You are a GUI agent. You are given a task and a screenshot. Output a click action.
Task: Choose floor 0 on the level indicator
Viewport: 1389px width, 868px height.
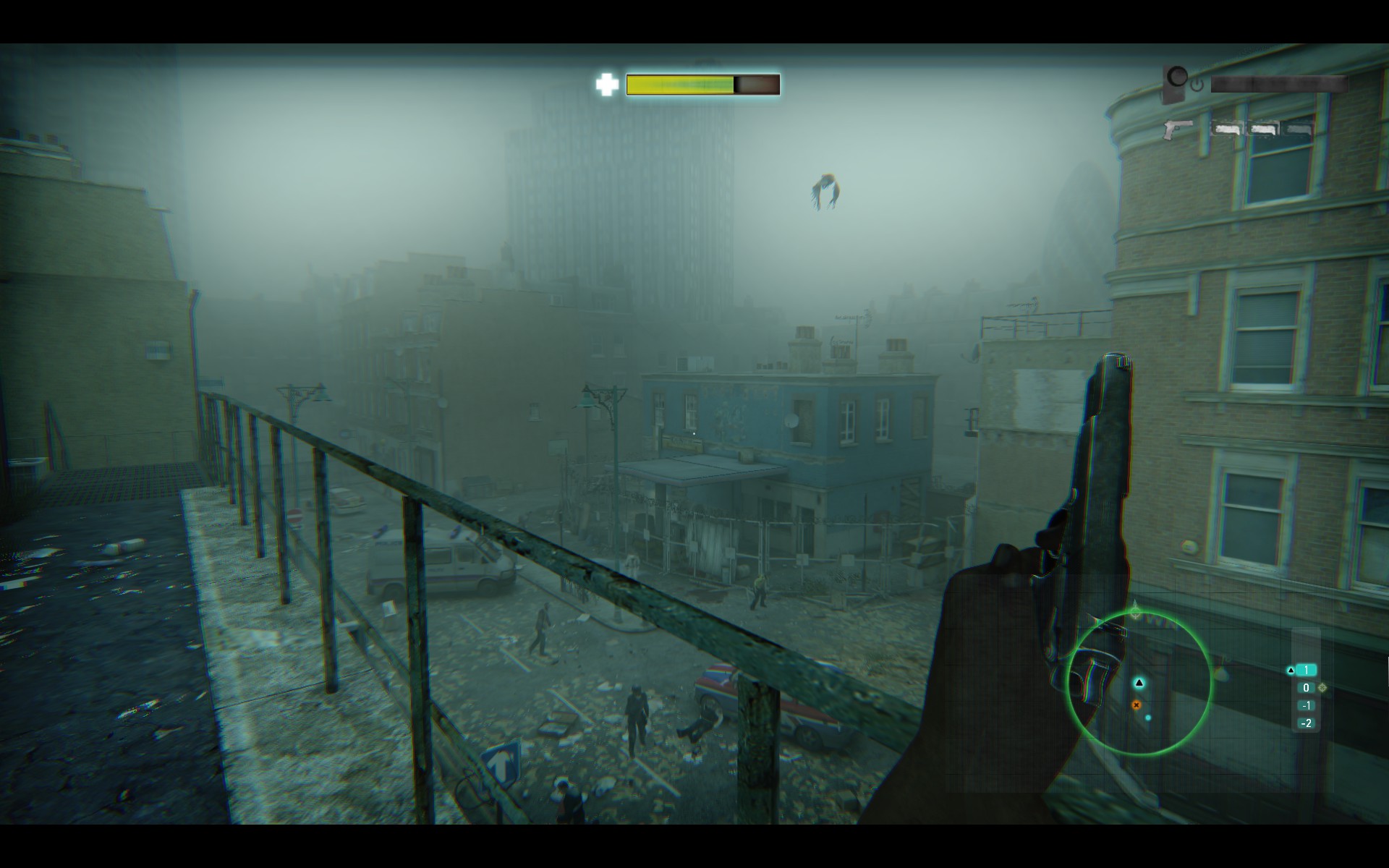1306,688
